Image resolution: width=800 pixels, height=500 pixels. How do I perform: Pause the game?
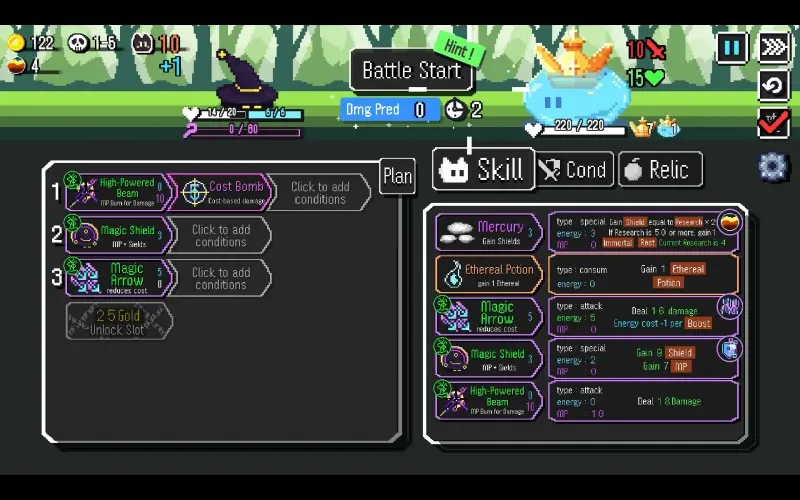pos(732,47)
